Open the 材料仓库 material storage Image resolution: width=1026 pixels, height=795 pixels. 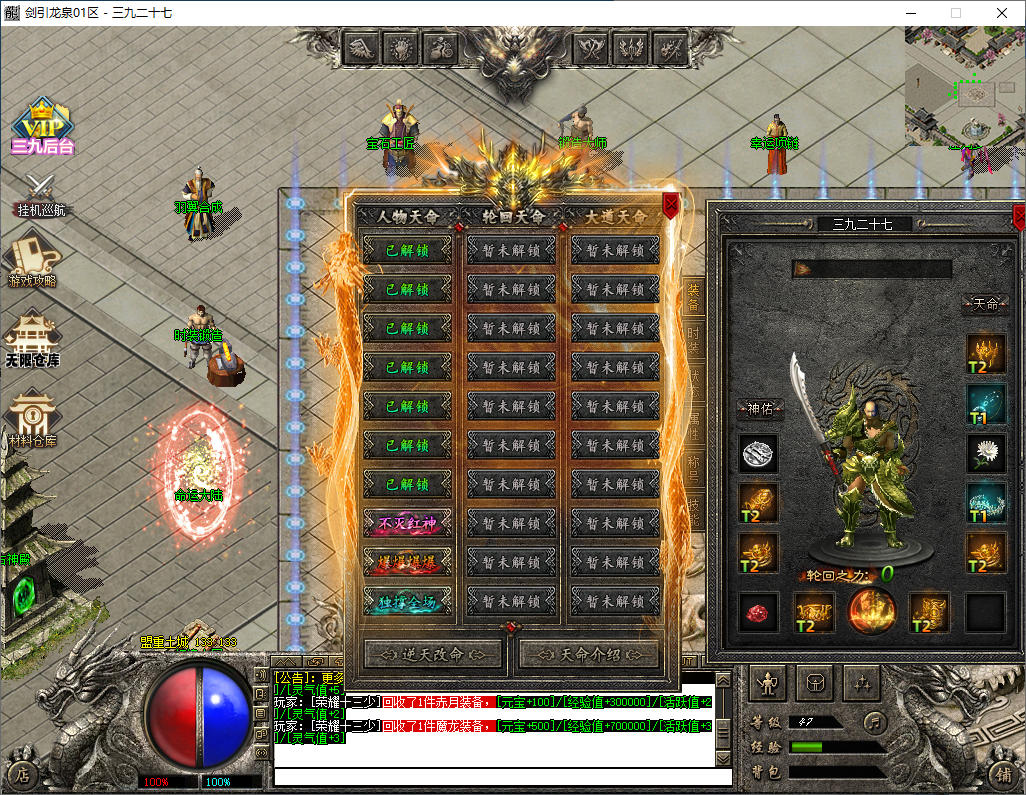33,419
